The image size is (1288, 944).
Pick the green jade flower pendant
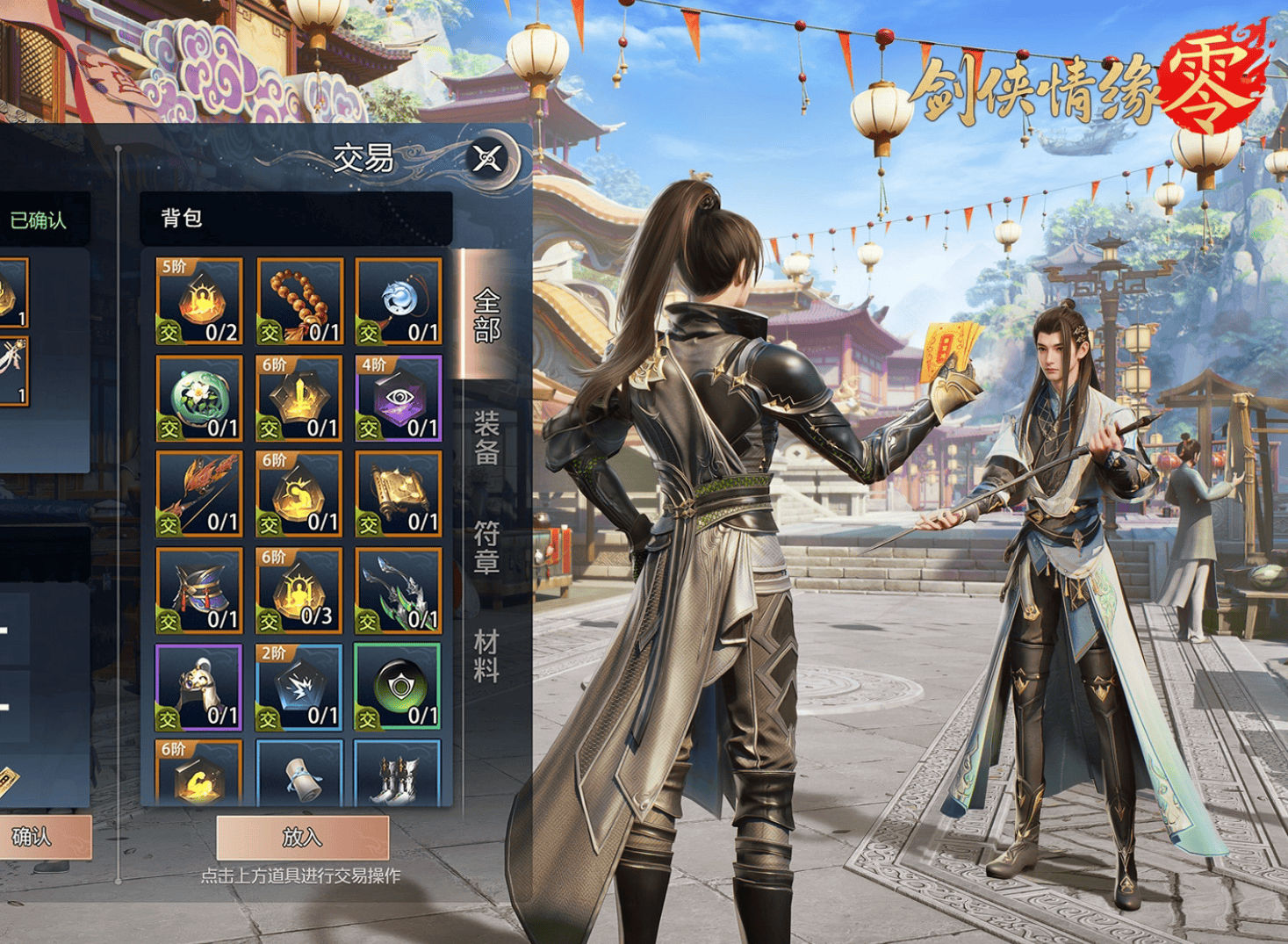199,398
